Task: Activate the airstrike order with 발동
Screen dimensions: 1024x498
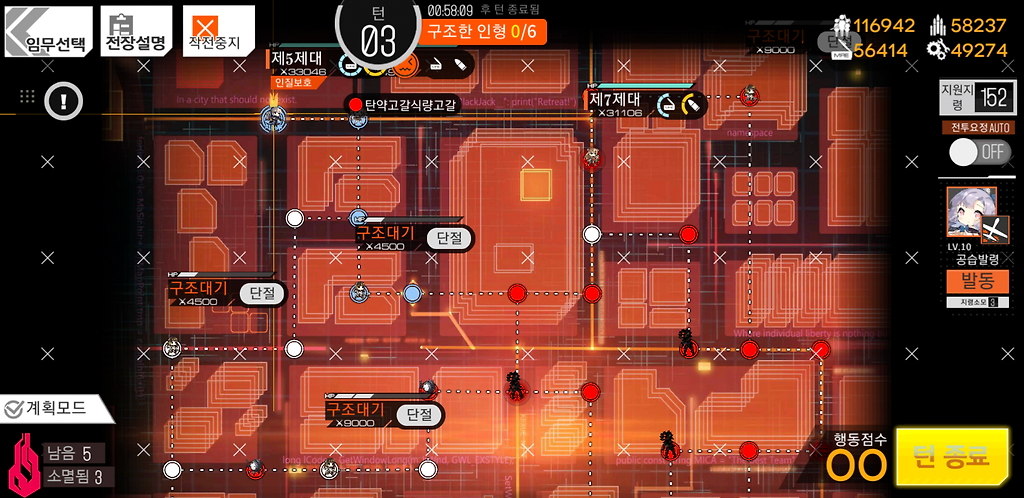Action: [977, 278]
